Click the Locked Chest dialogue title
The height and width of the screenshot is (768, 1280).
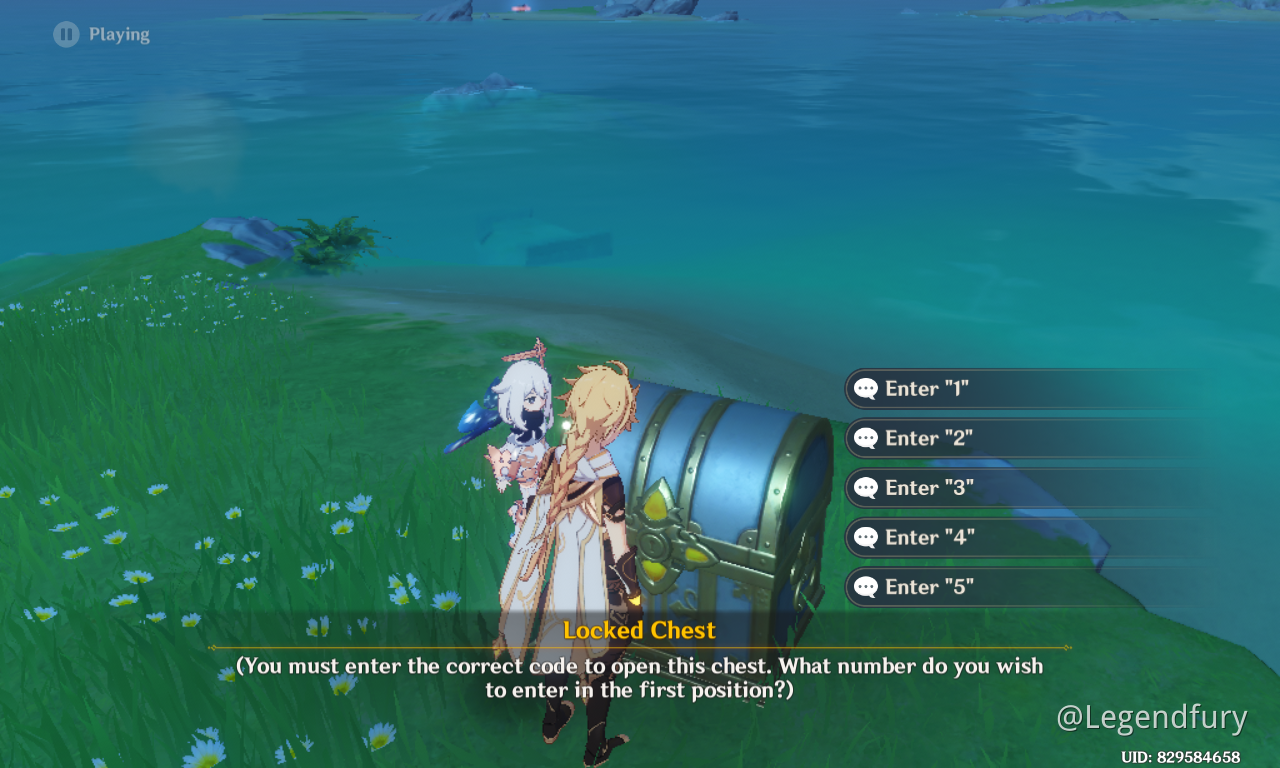639,630
